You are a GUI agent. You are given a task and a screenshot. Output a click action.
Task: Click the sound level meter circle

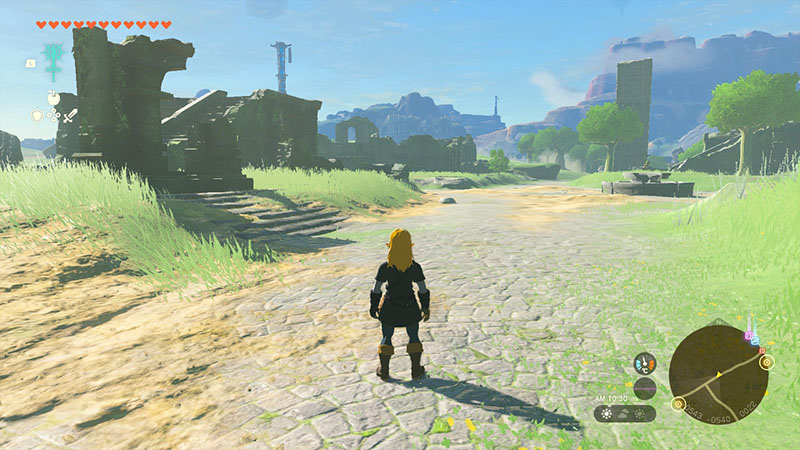pos(645,388)
